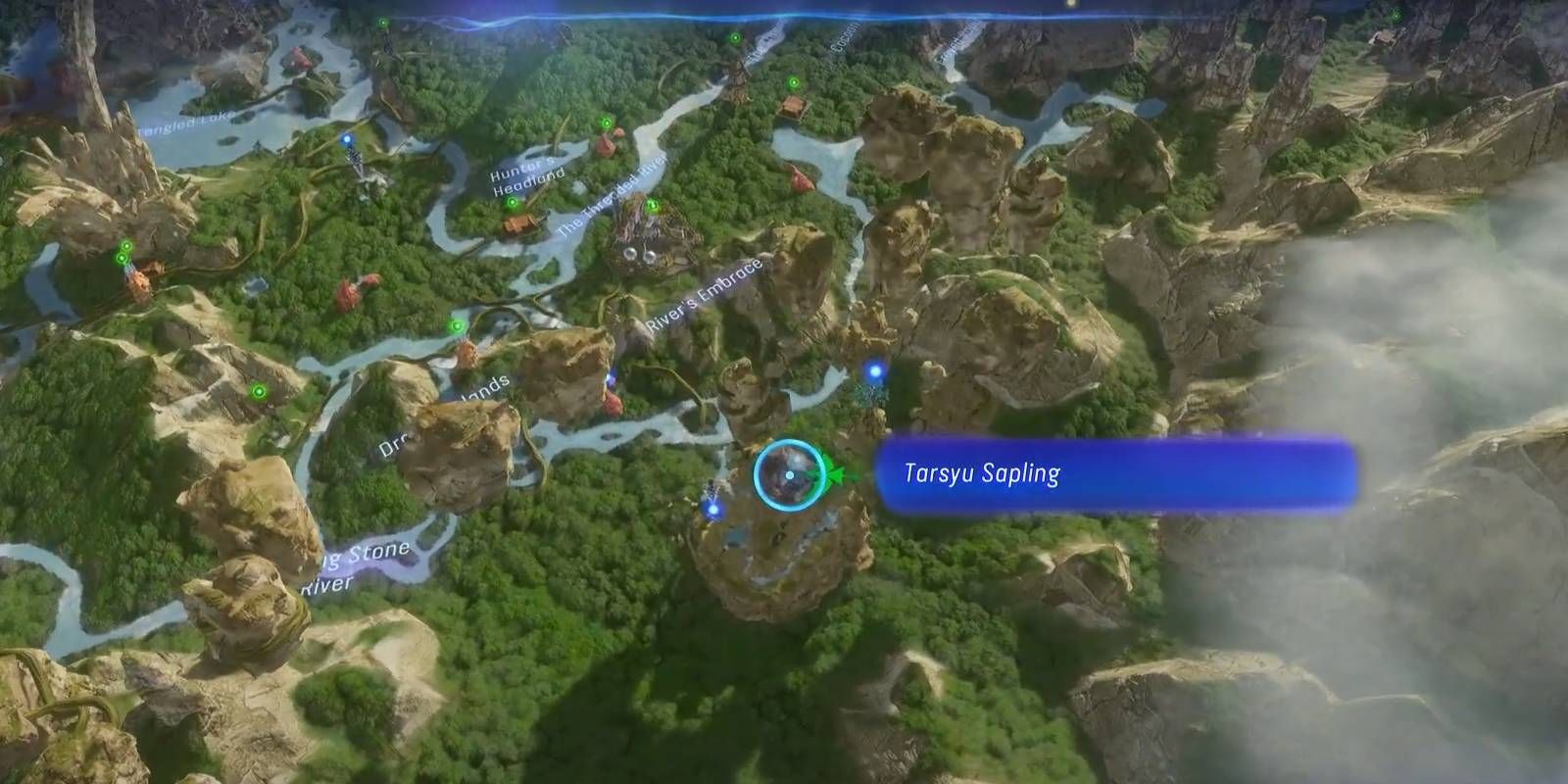Click the orange camp icon near Hunter's Headland
This screenshot has width=1568, height=784.
point(518,224)
